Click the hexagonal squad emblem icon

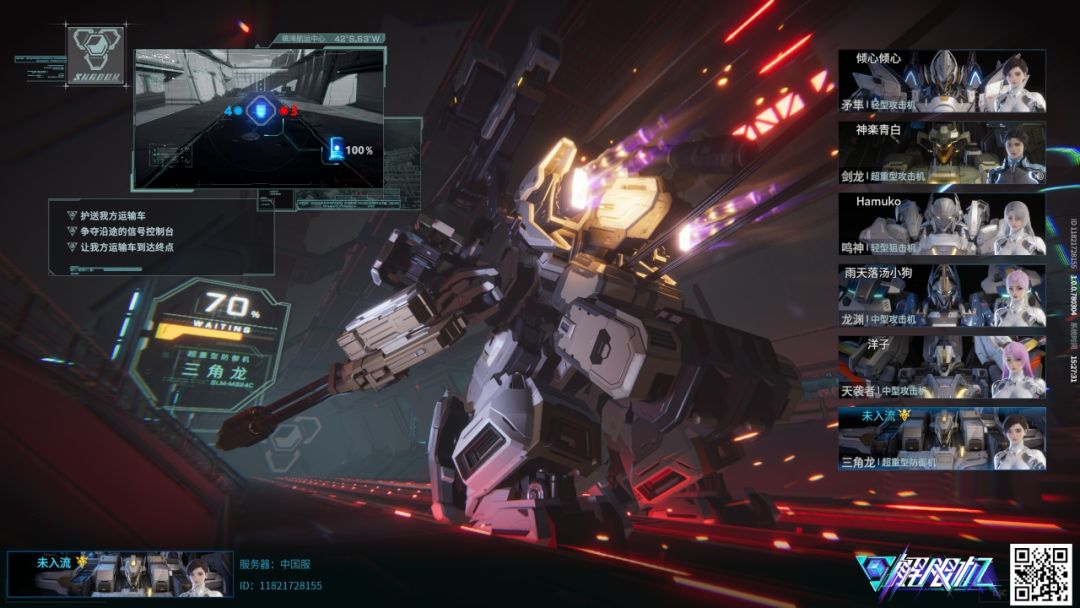95,54
